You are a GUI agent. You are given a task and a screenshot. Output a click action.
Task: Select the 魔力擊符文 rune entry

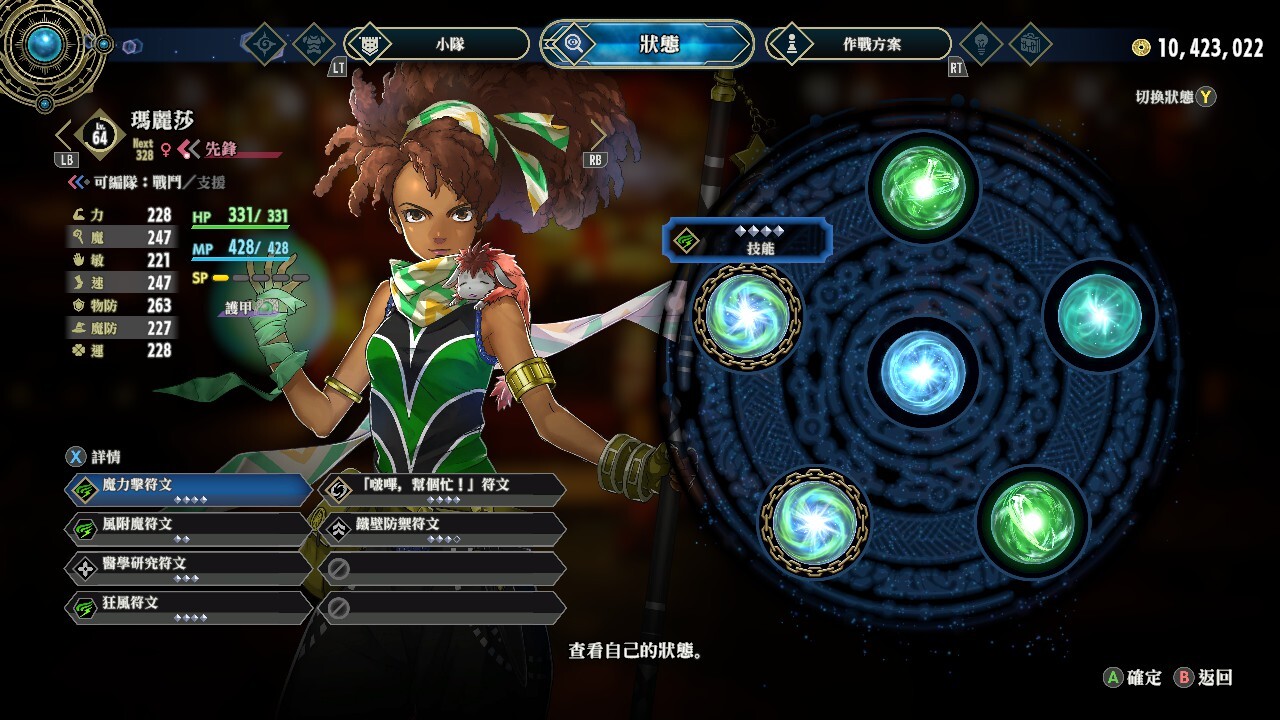[188, 489]
